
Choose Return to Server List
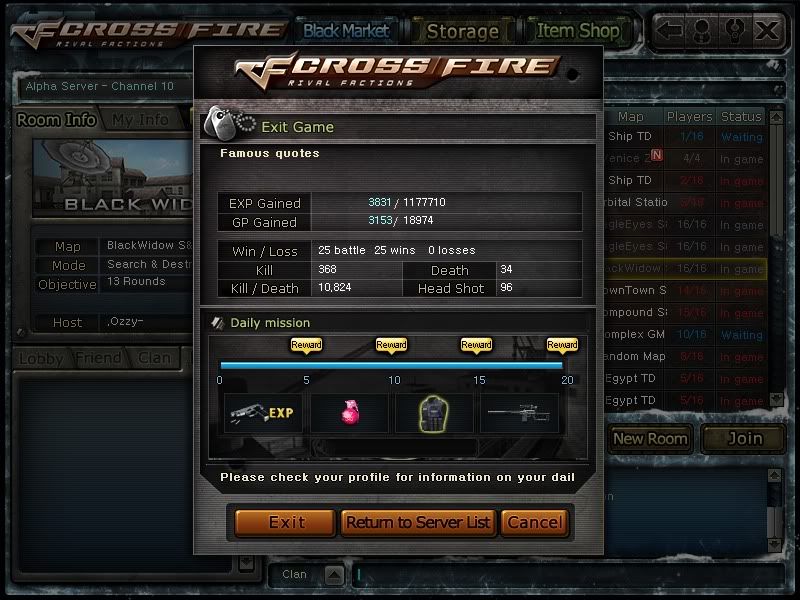tap(418, 522)
